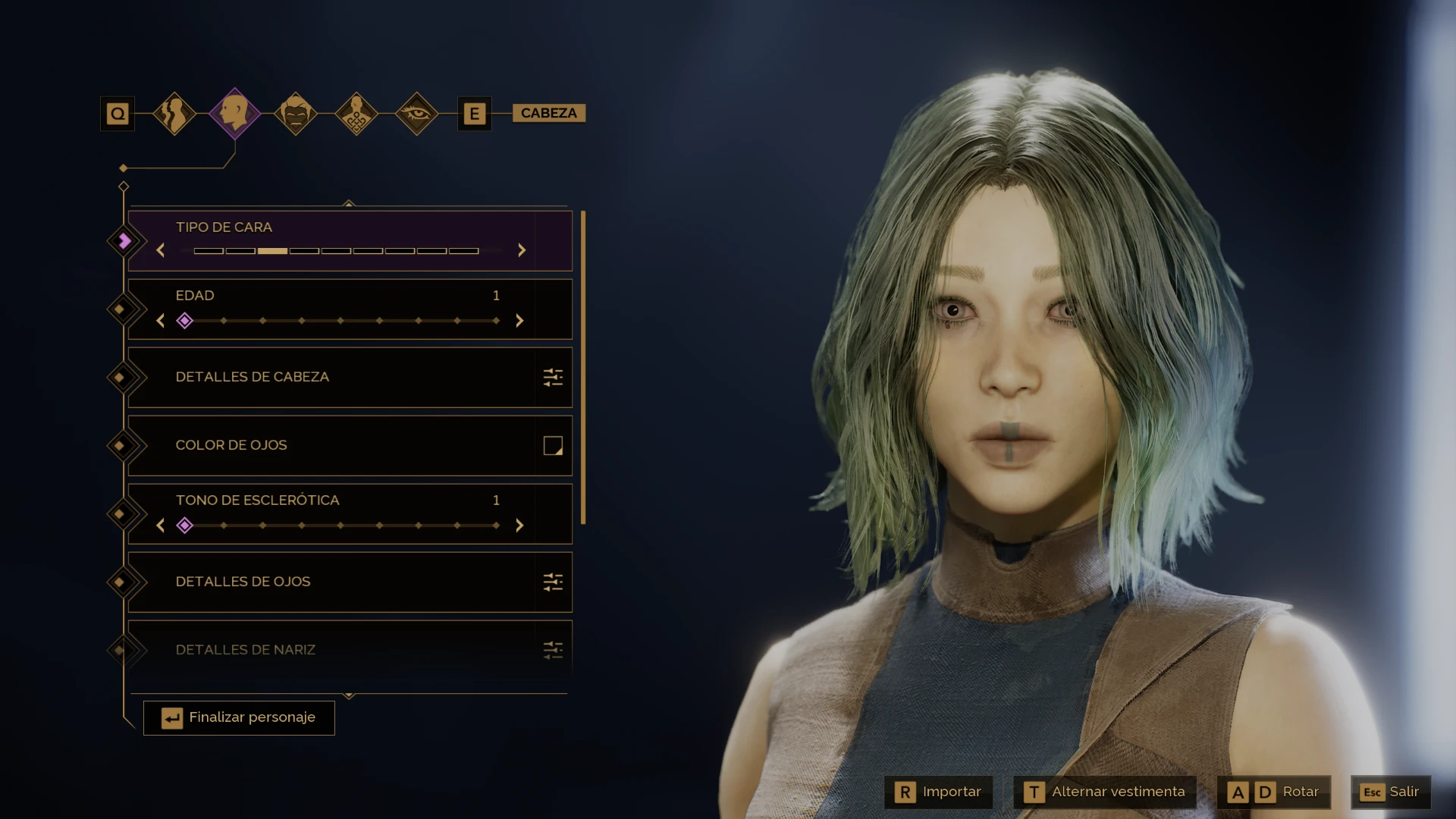Open Detalles de Ojos settings
This screenshot has width=1456, height=819.
pos(553,582)
